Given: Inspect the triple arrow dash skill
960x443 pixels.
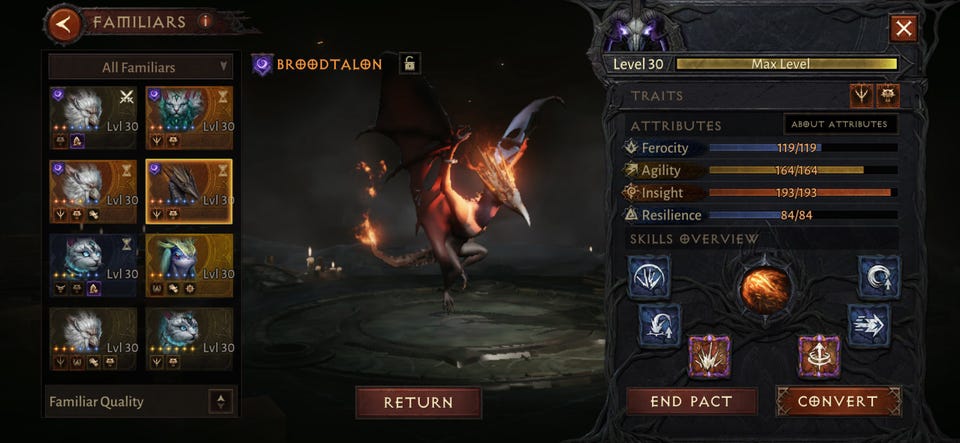Looking at the screenshot, I should 868,325.
